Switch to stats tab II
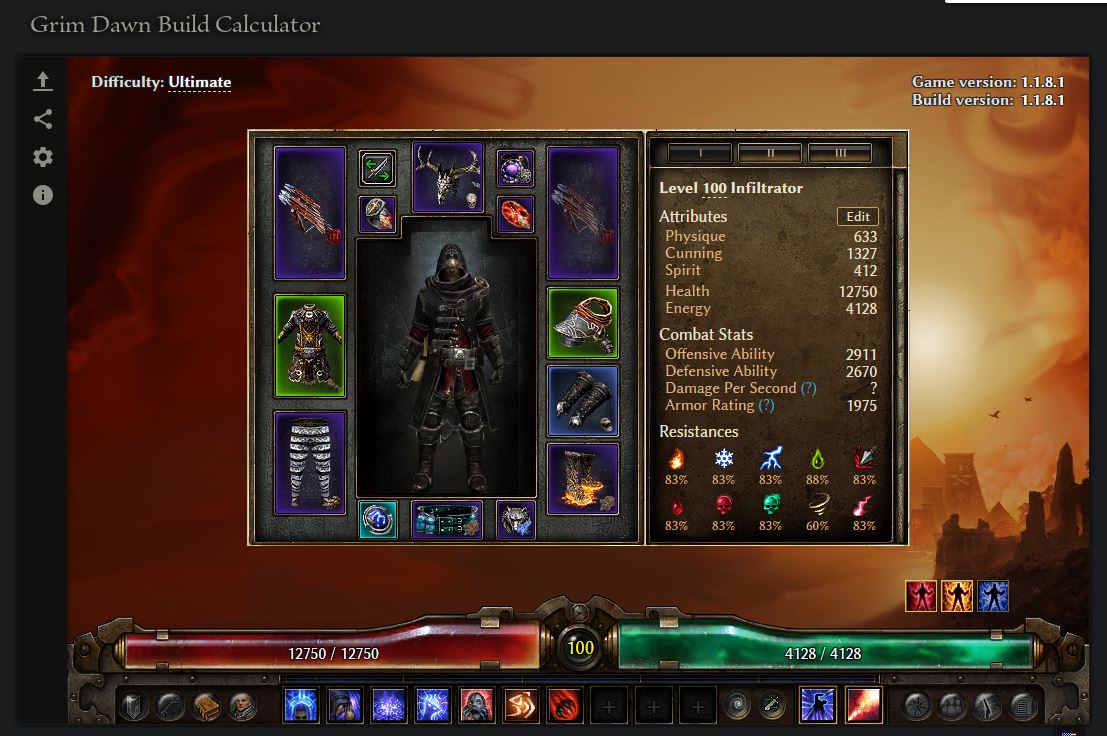 [769, 153]
